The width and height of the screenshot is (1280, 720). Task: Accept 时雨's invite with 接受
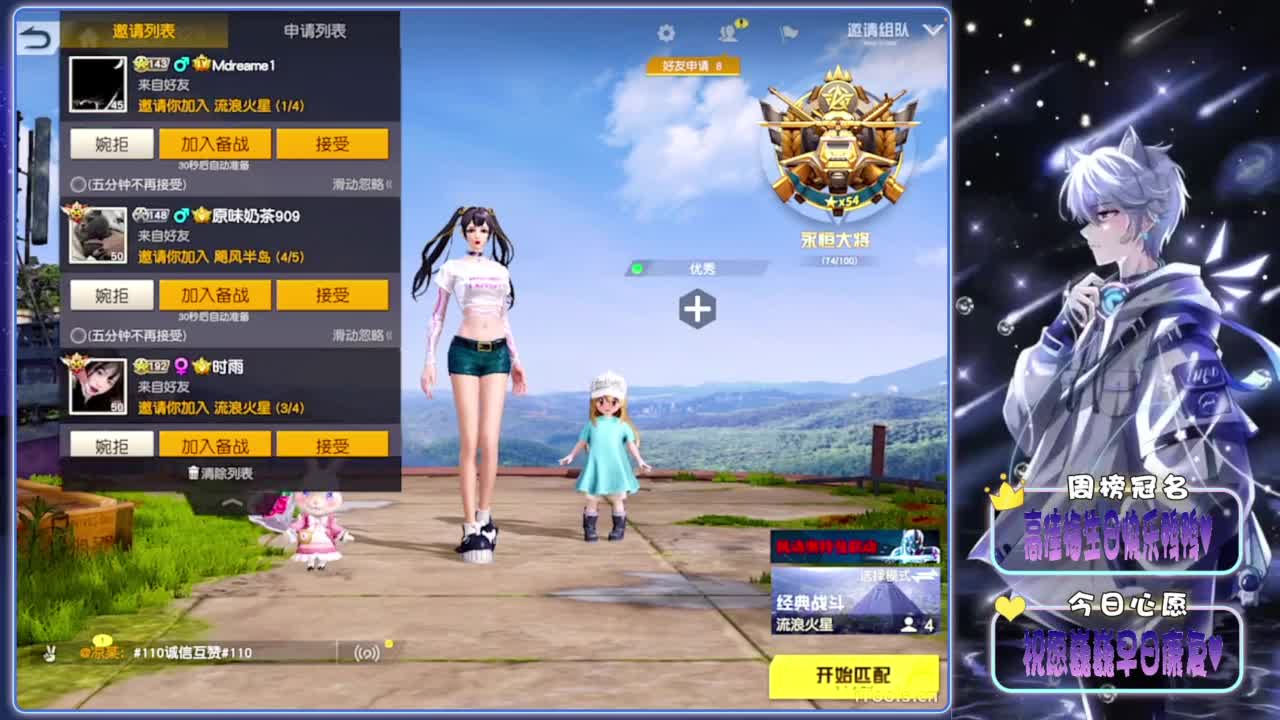tap(332, 443)
